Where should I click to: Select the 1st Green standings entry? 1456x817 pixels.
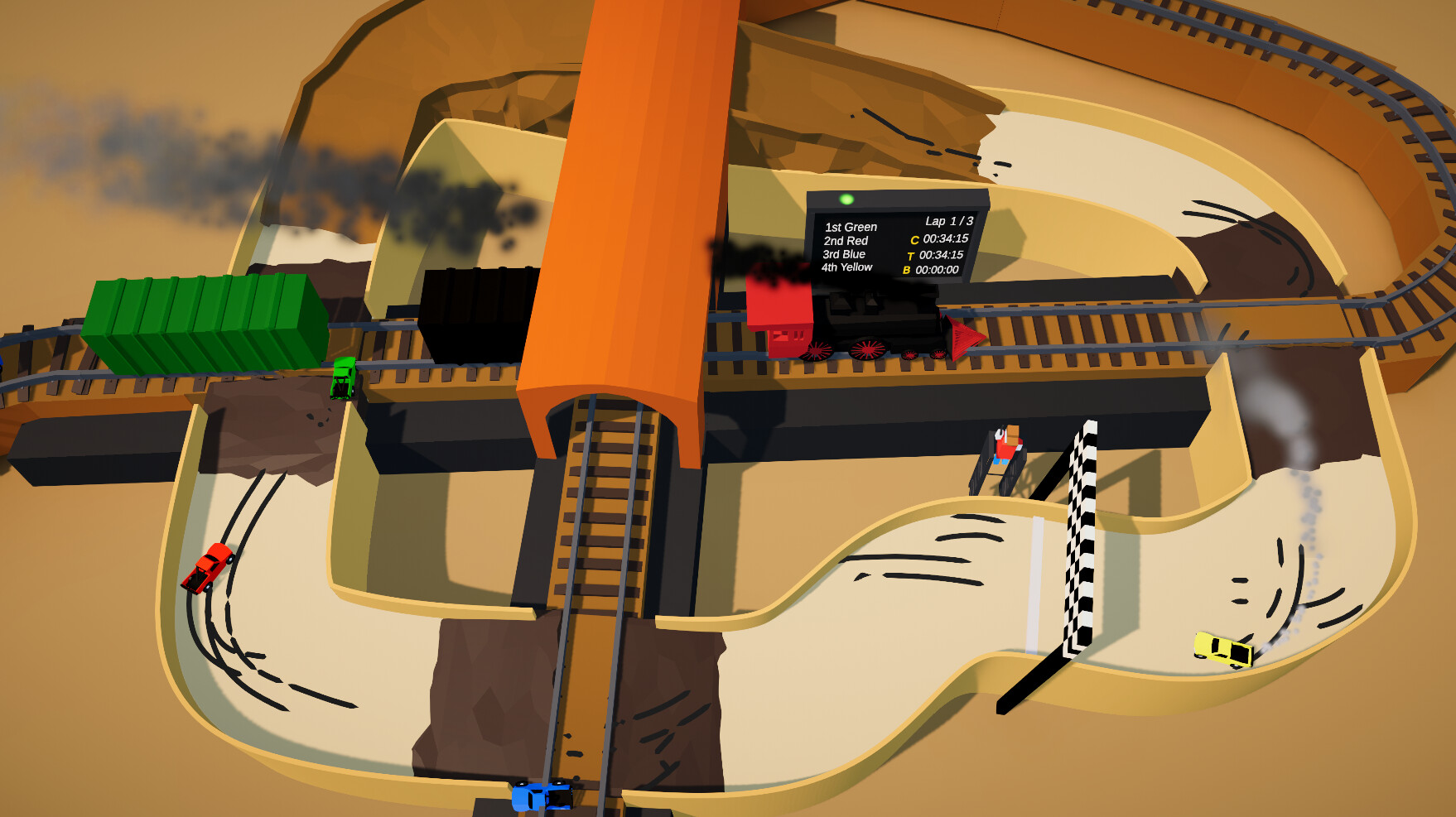(851, 226)
